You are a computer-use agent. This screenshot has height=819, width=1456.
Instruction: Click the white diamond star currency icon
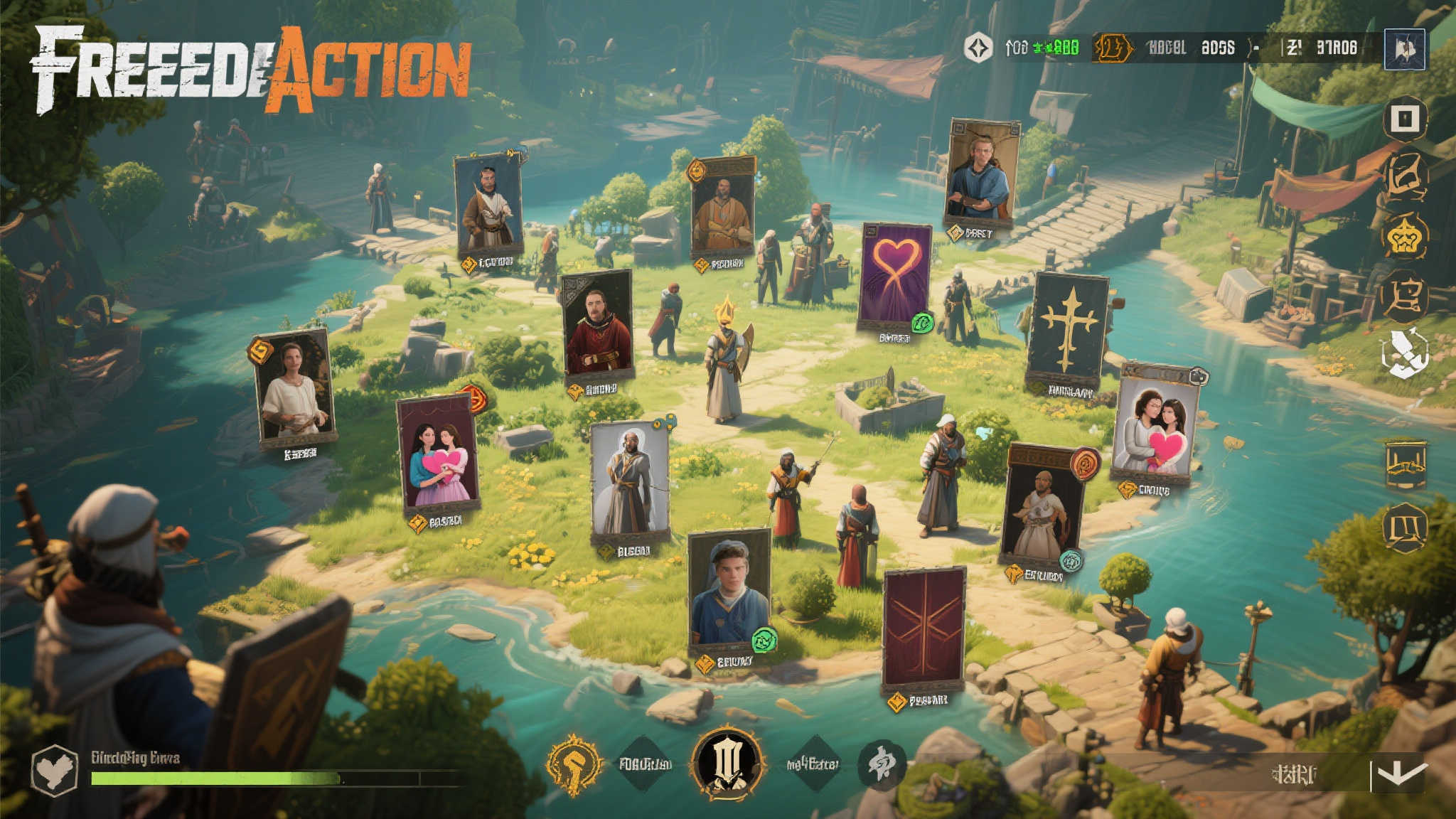point(978,48)
